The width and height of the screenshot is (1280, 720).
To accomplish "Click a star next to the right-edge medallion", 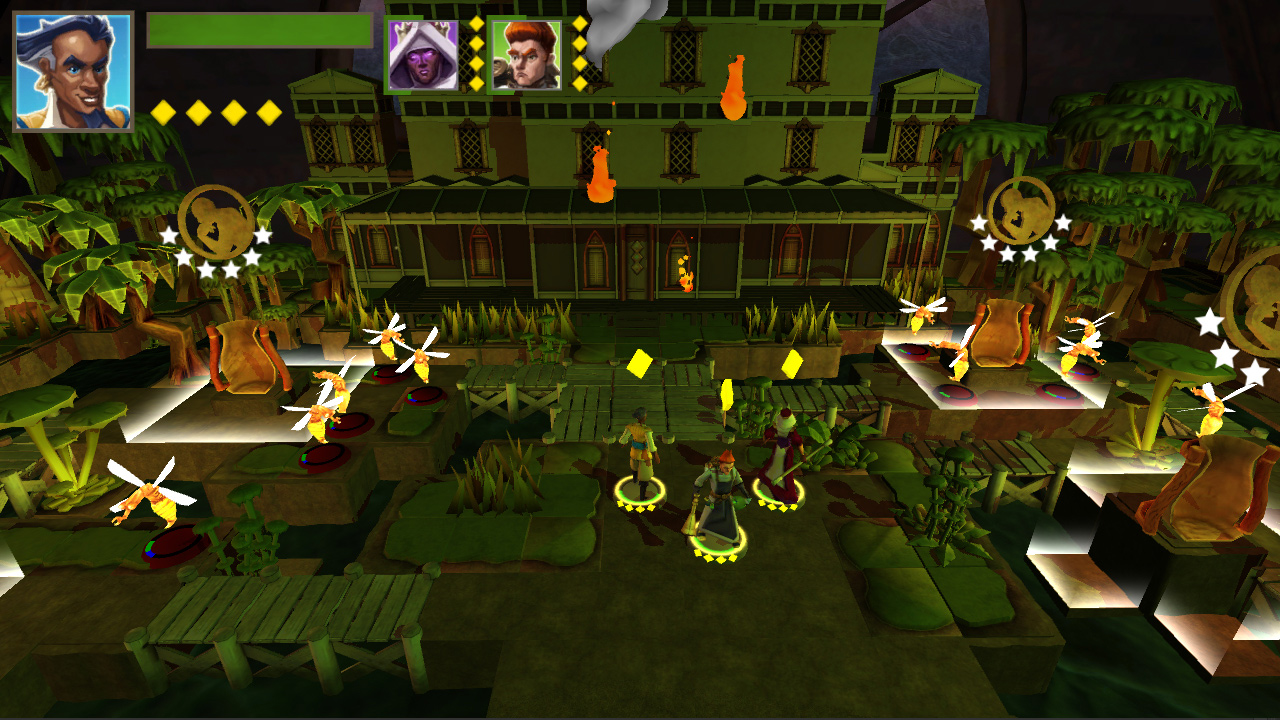I will 1210,322.
